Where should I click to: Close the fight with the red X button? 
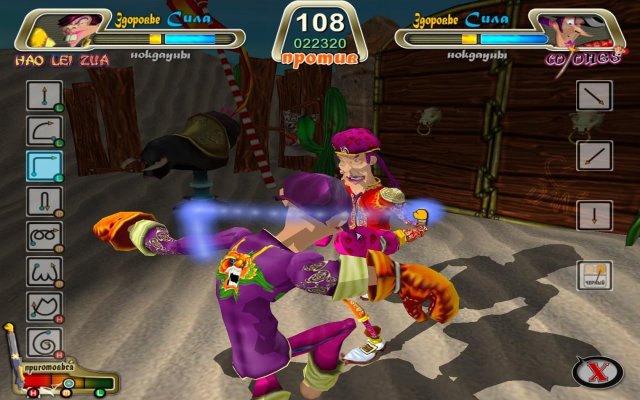pos(596,372)
